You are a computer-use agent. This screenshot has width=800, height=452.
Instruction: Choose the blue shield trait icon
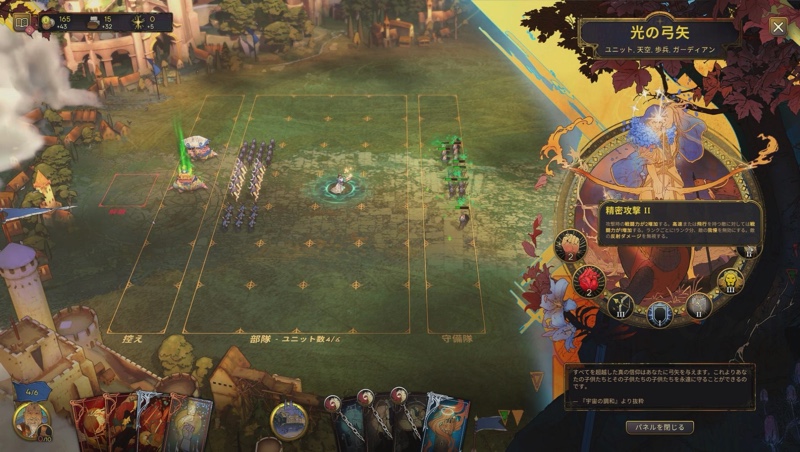click(x=659, y=314)
